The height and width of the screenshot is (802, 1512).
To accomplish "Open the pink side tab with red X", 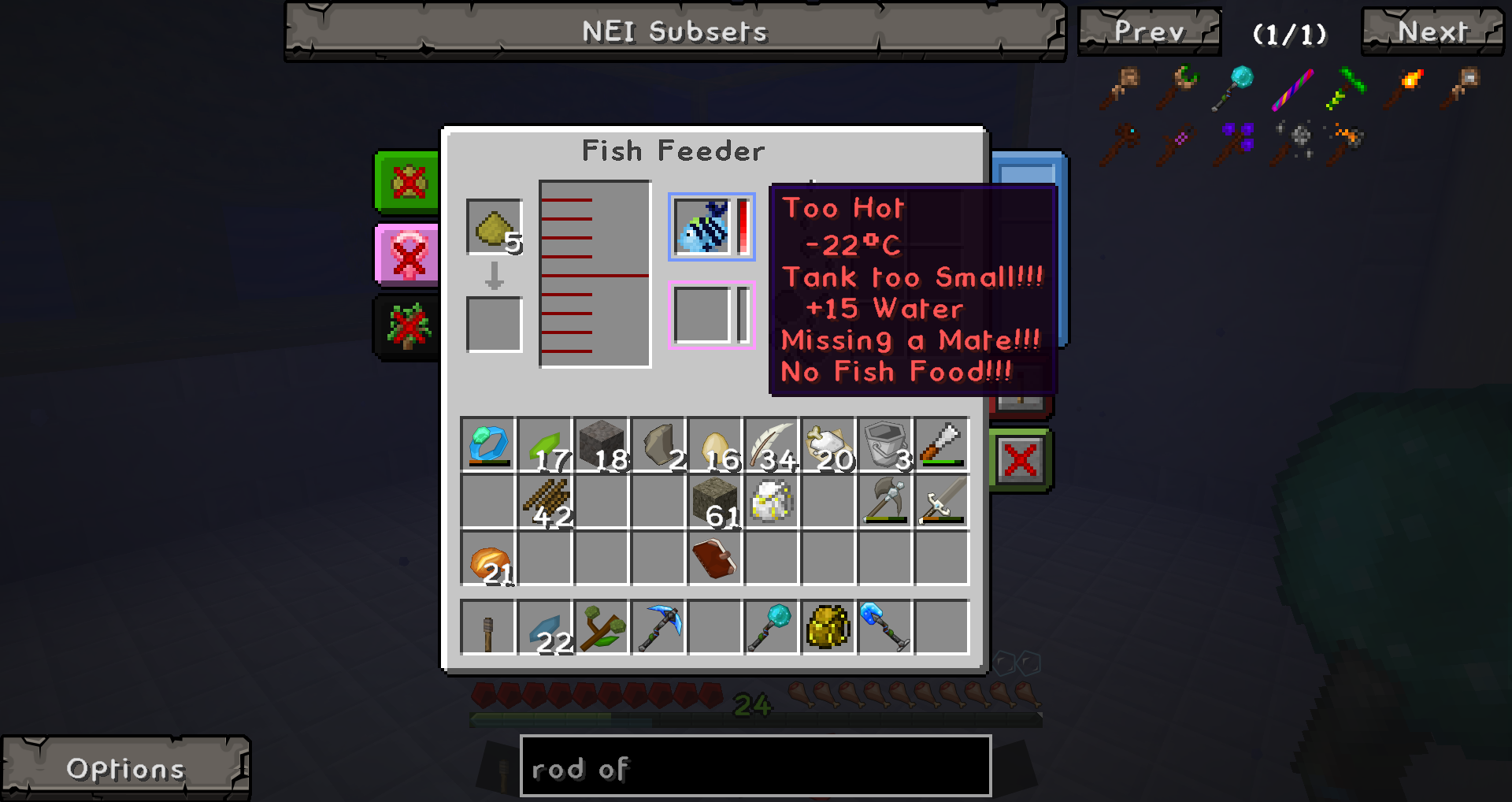I will click(x=407, y=254).
